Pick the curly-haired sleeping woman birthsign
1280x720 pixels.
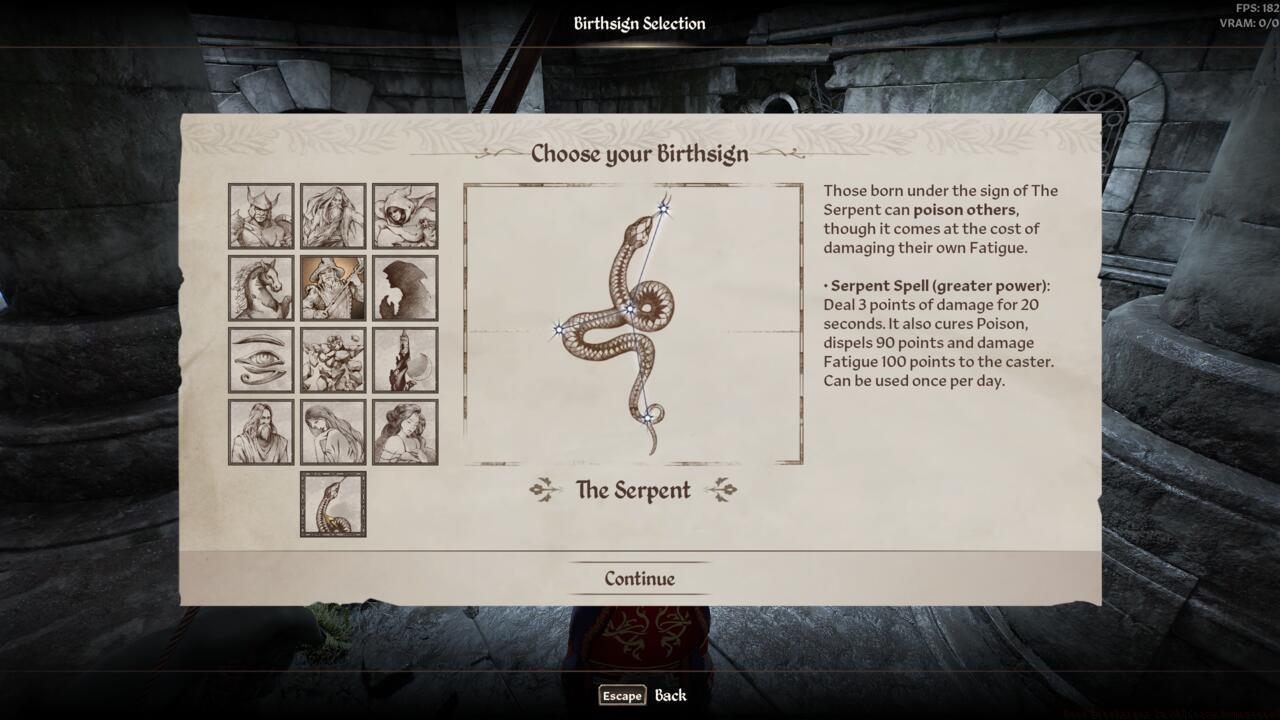tap(405, 432)
